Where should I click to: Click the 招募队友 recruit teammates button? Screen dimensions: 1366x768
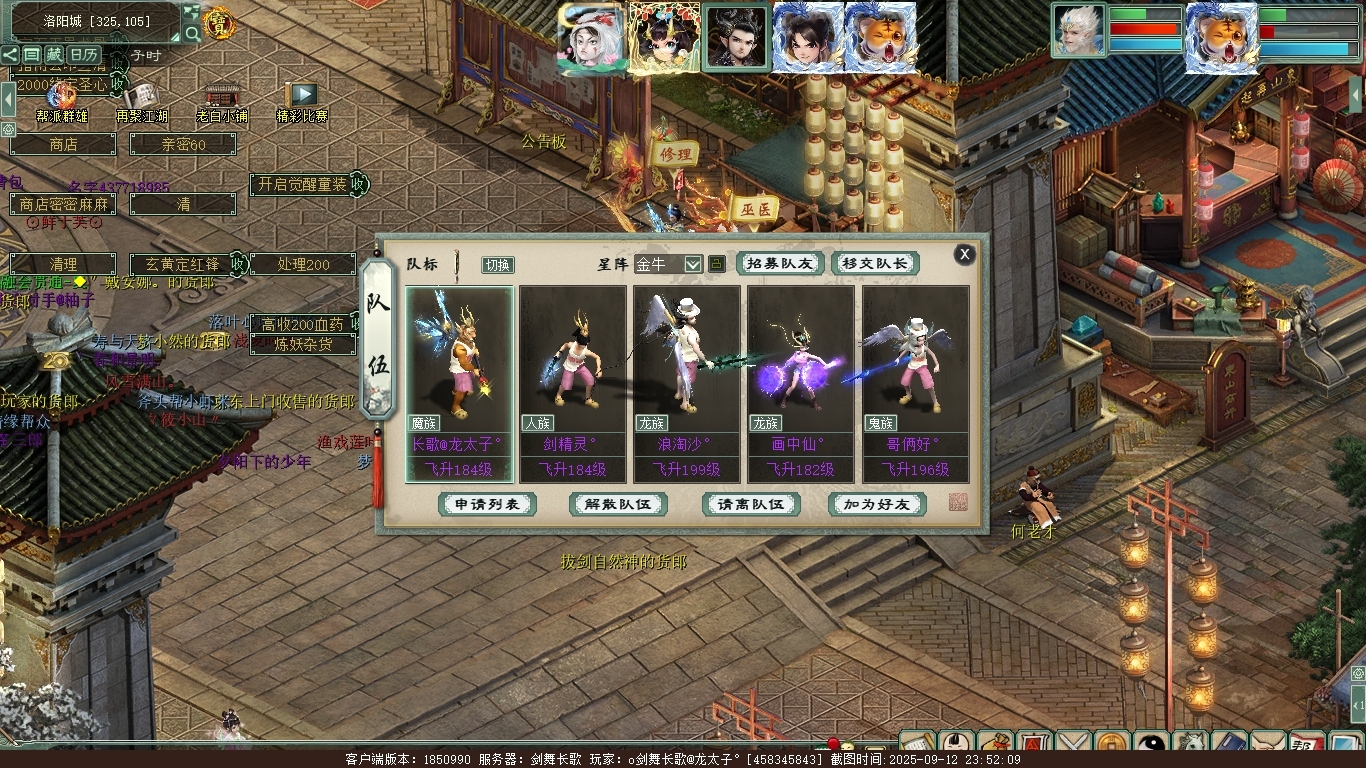pos(780,264)
